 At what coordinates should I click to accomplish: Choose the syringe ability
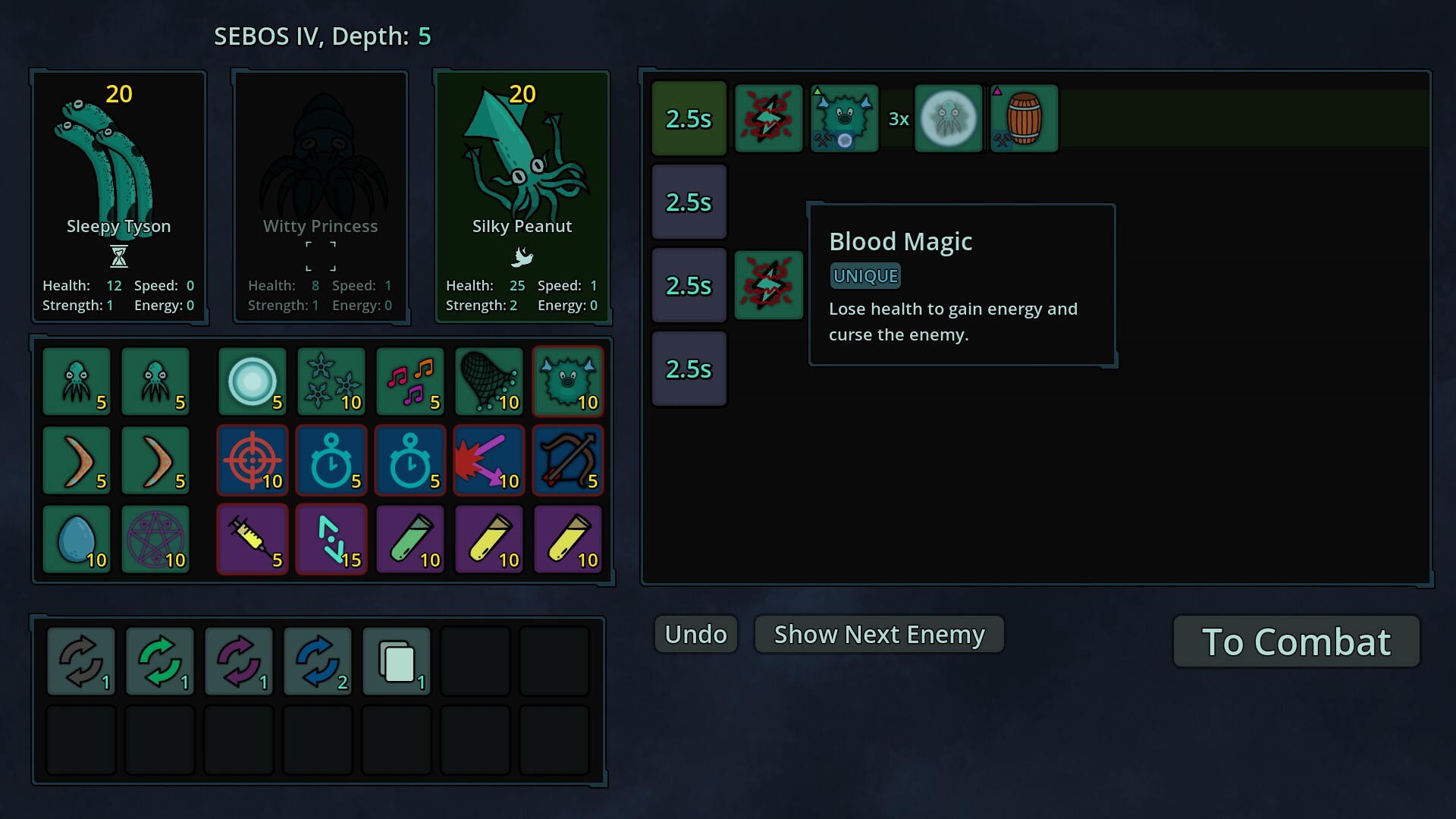coord(253,539)
